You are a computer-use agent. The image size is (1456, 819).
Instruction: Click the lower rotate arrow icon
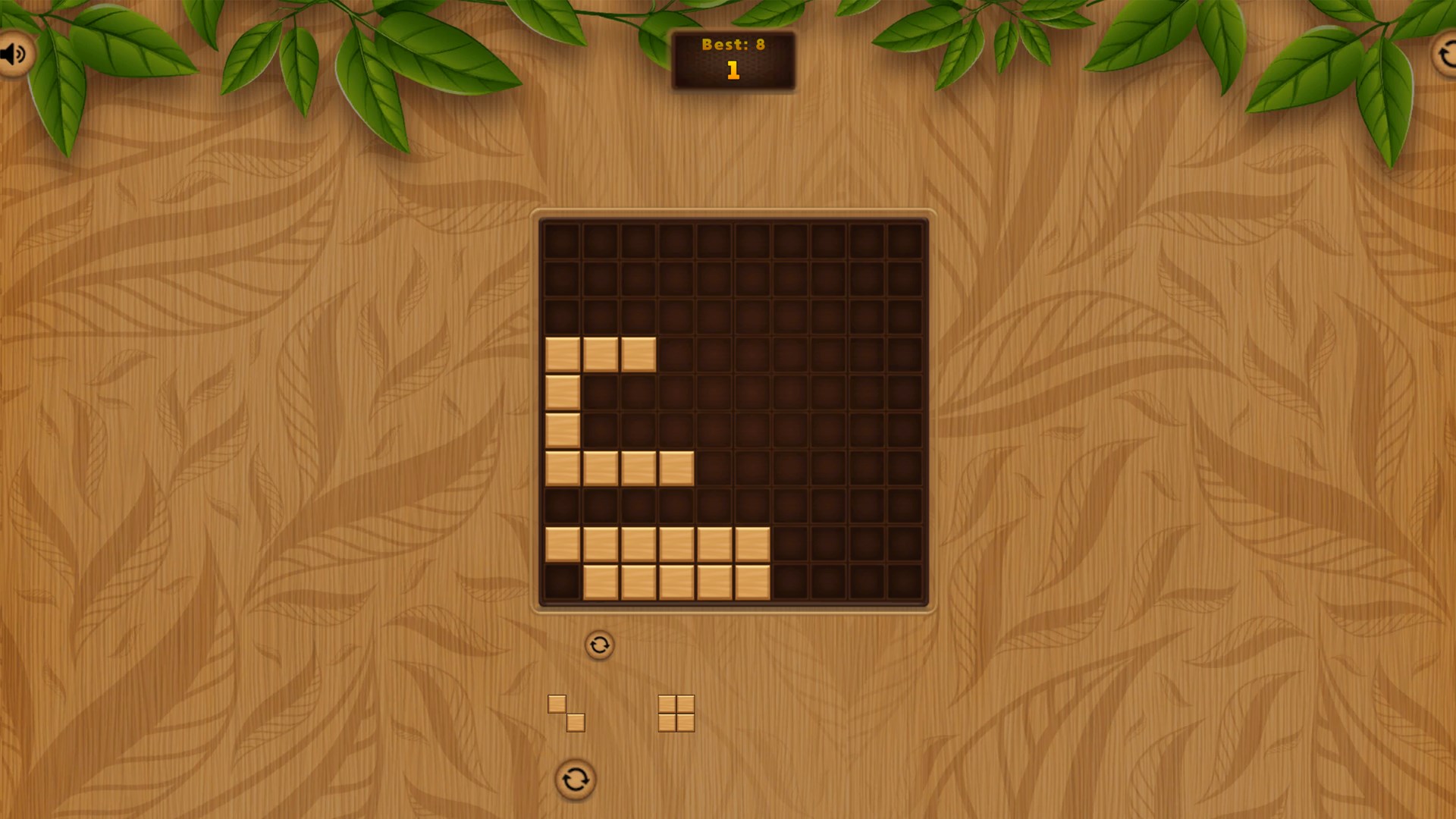coord(574,778)
